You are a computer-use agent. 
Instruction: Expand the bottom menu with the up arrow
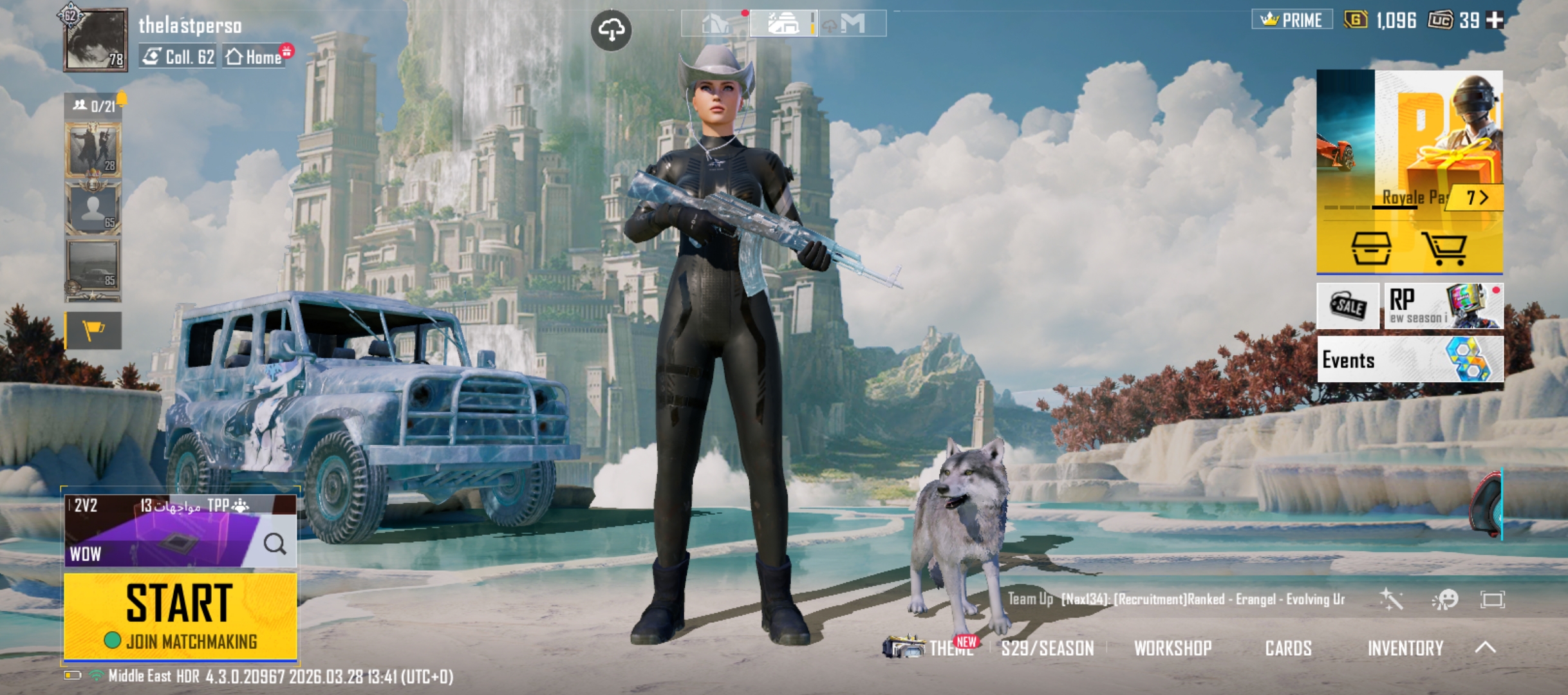click(1485, 647)
